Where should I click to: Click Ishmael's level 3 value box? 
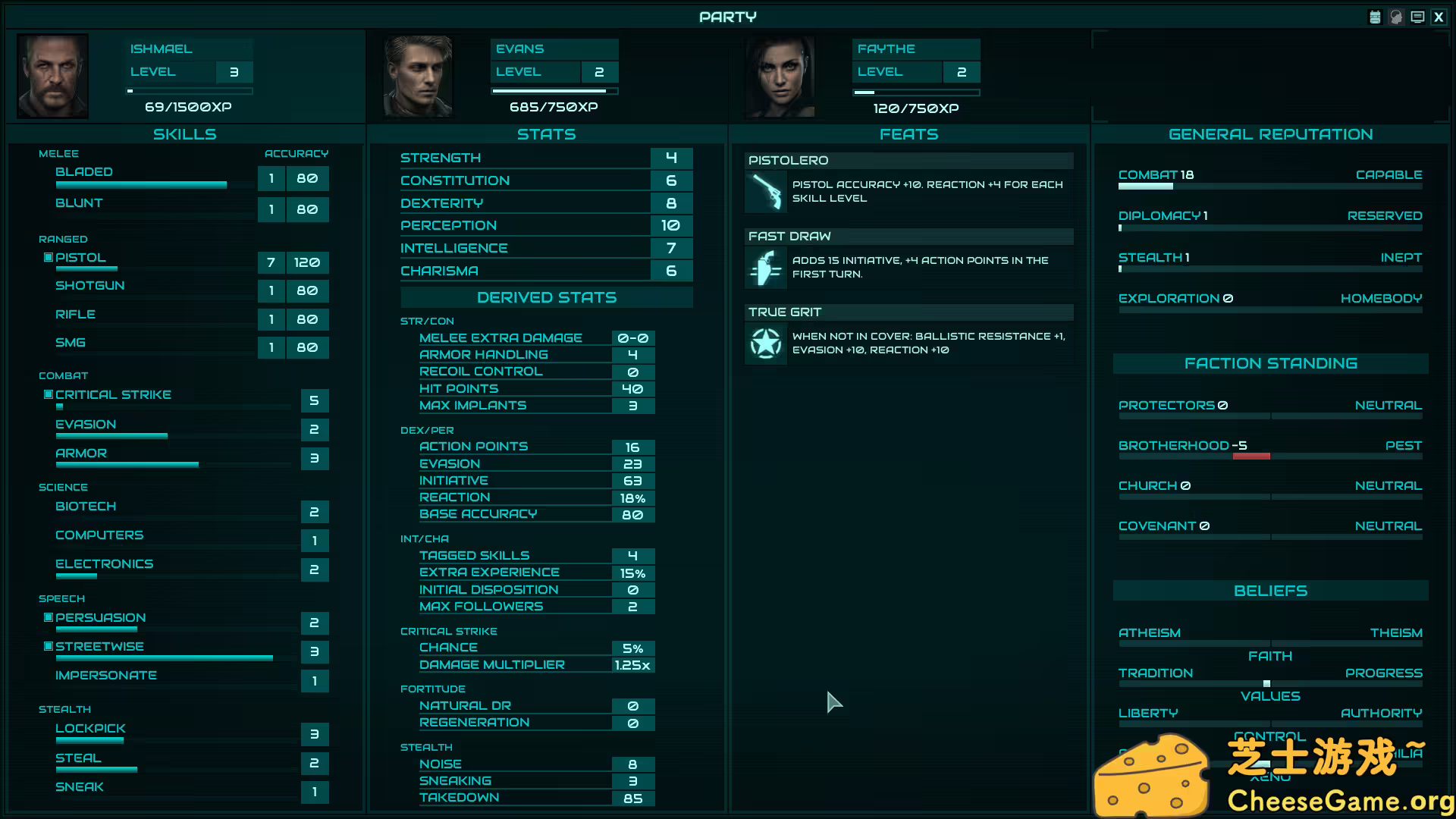click(234, 72)
